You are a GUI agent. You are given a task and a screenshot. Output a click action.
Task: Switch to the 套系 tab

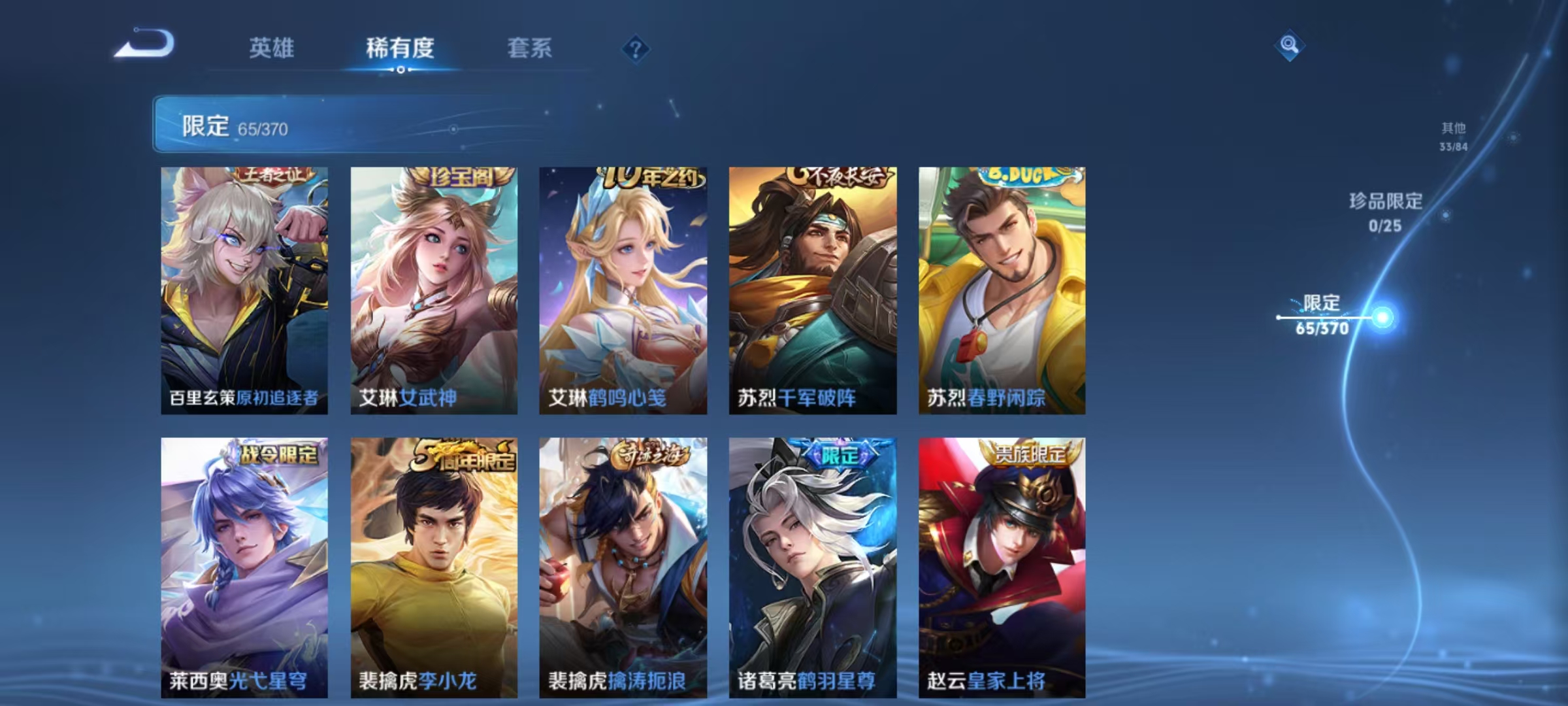point(531,49)
